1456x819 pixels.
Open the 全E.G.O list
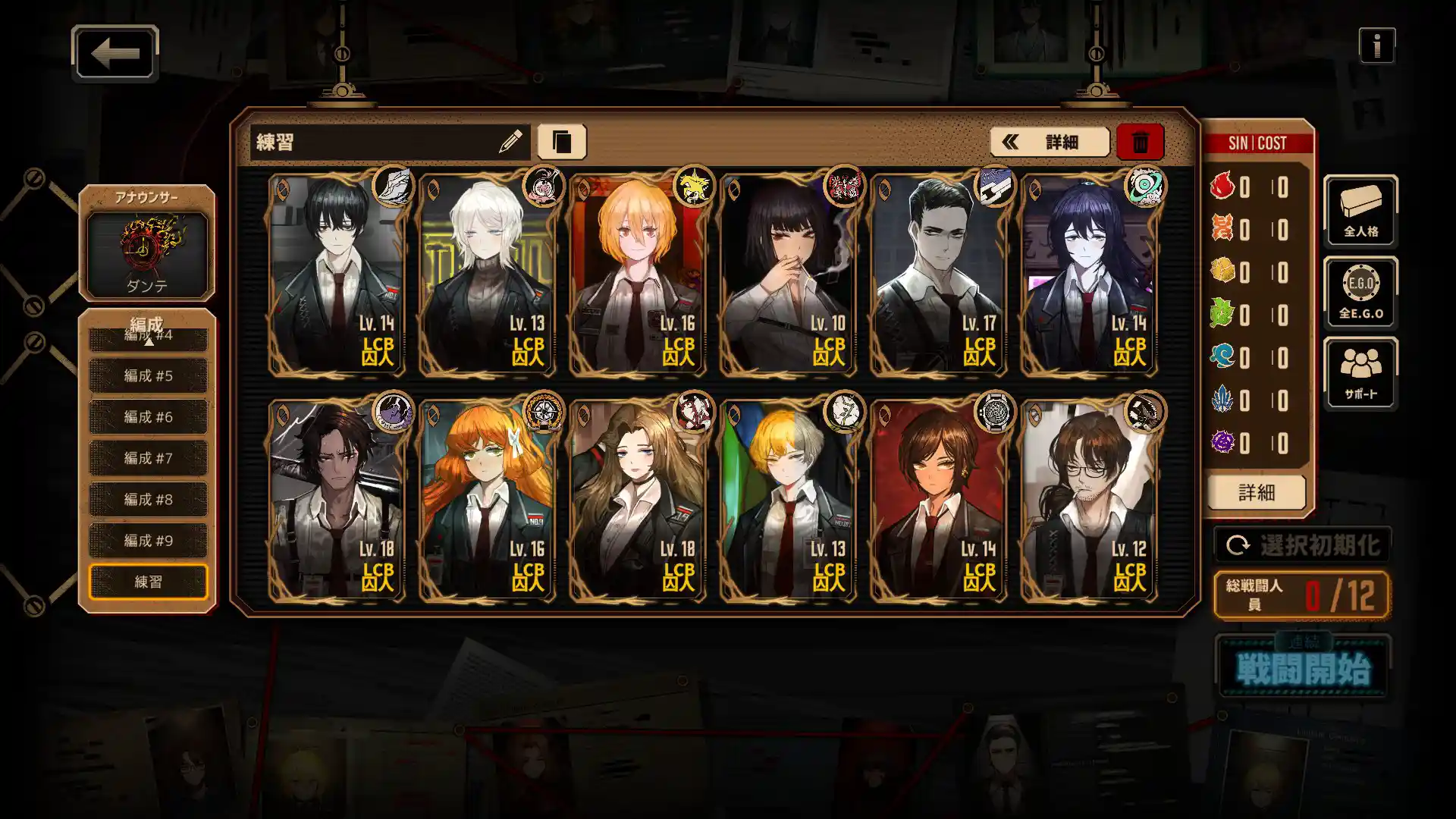(x=1360, y=293)
